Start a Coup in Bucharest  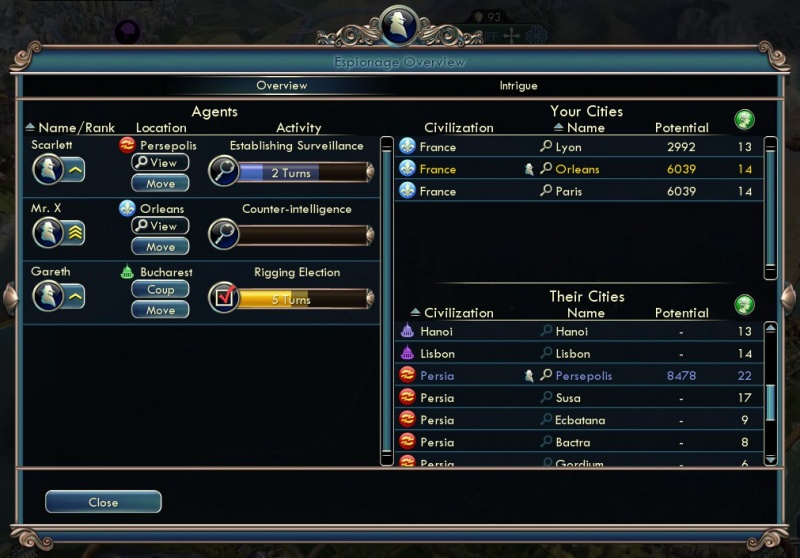pyautogui.click(x=160, y=290)
